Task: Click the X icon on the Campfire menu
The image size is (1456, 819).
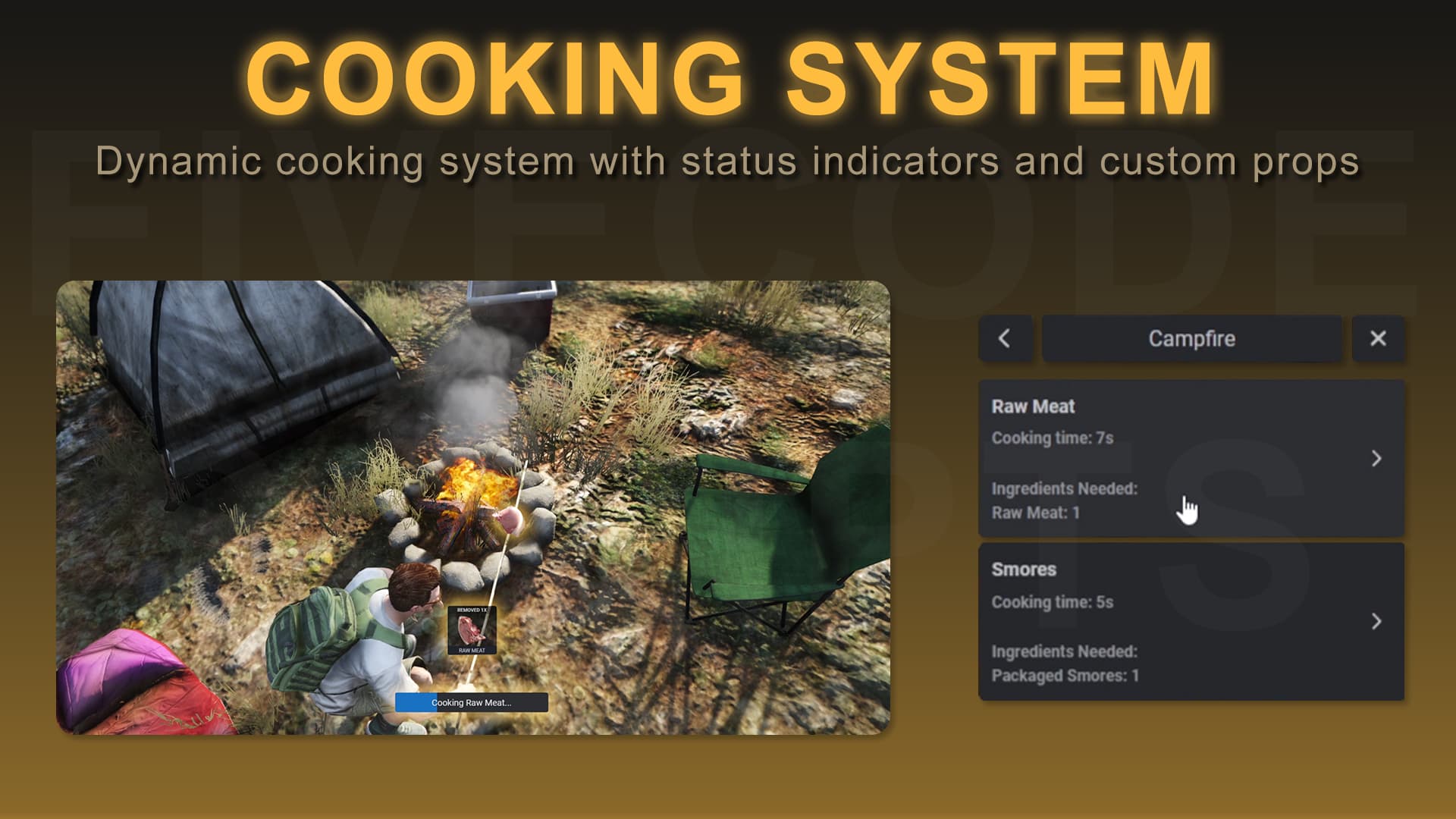Action: click(1378, 339)
